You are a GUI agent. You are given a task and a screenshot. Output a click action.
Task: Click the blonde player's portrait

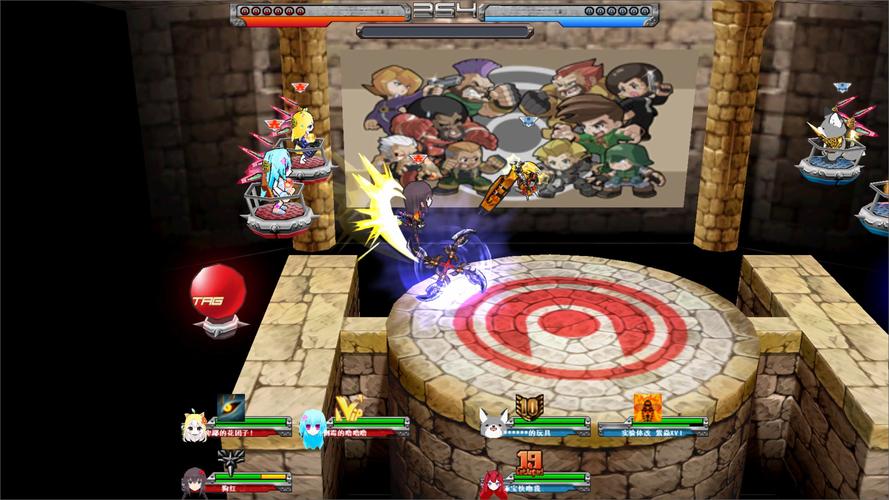click(x=193, y=426)
